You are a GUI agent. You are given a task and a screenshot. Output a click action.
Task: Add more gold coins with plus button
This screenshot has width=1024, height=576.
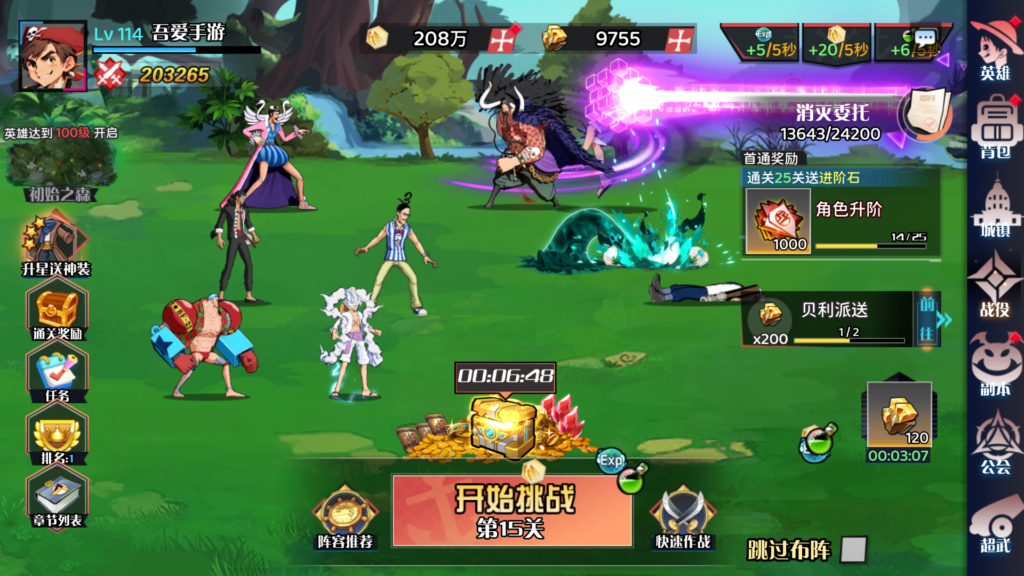502,39
